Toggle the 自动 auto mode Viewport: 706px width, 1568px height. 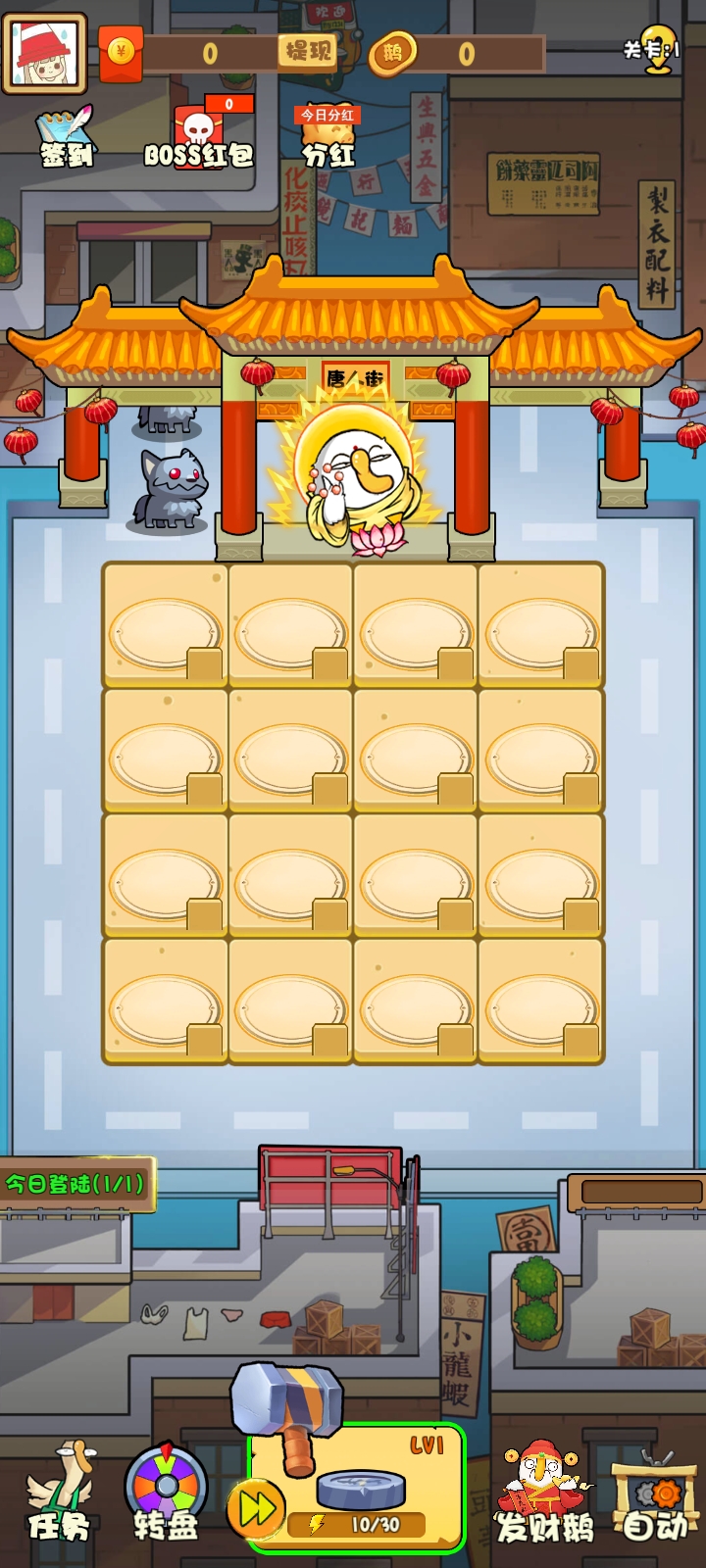pyautogui.click(x=655, y=1499)
